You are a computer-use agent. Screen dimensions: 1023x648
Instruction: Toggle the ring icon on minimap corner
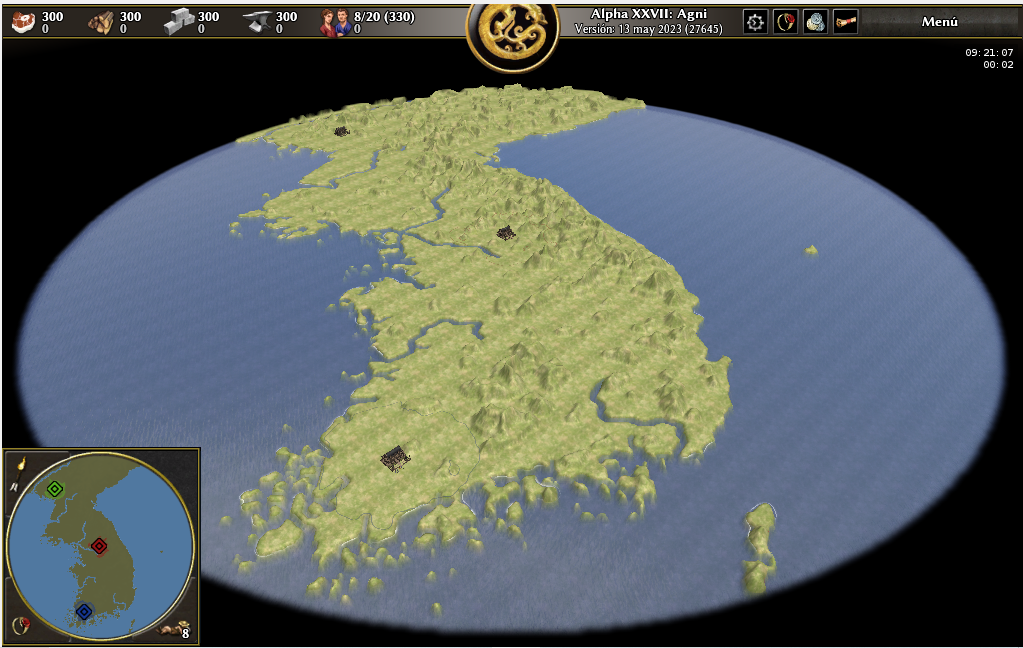(20, 626)
